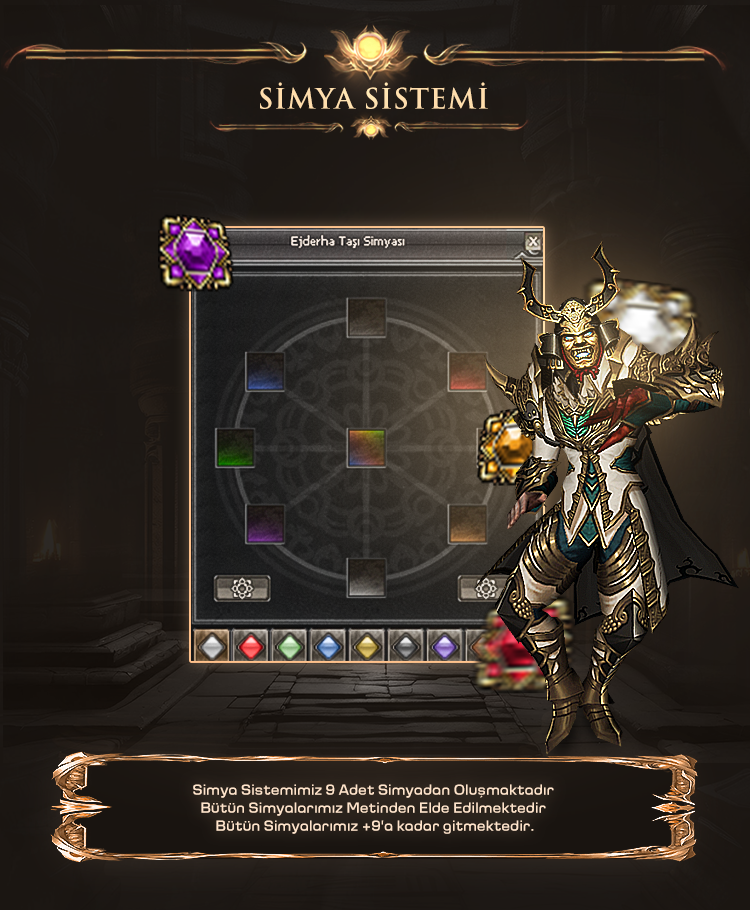750x910 pixels.
Task: Click the left flower-emblem button
Action: [x=242, y=588]
